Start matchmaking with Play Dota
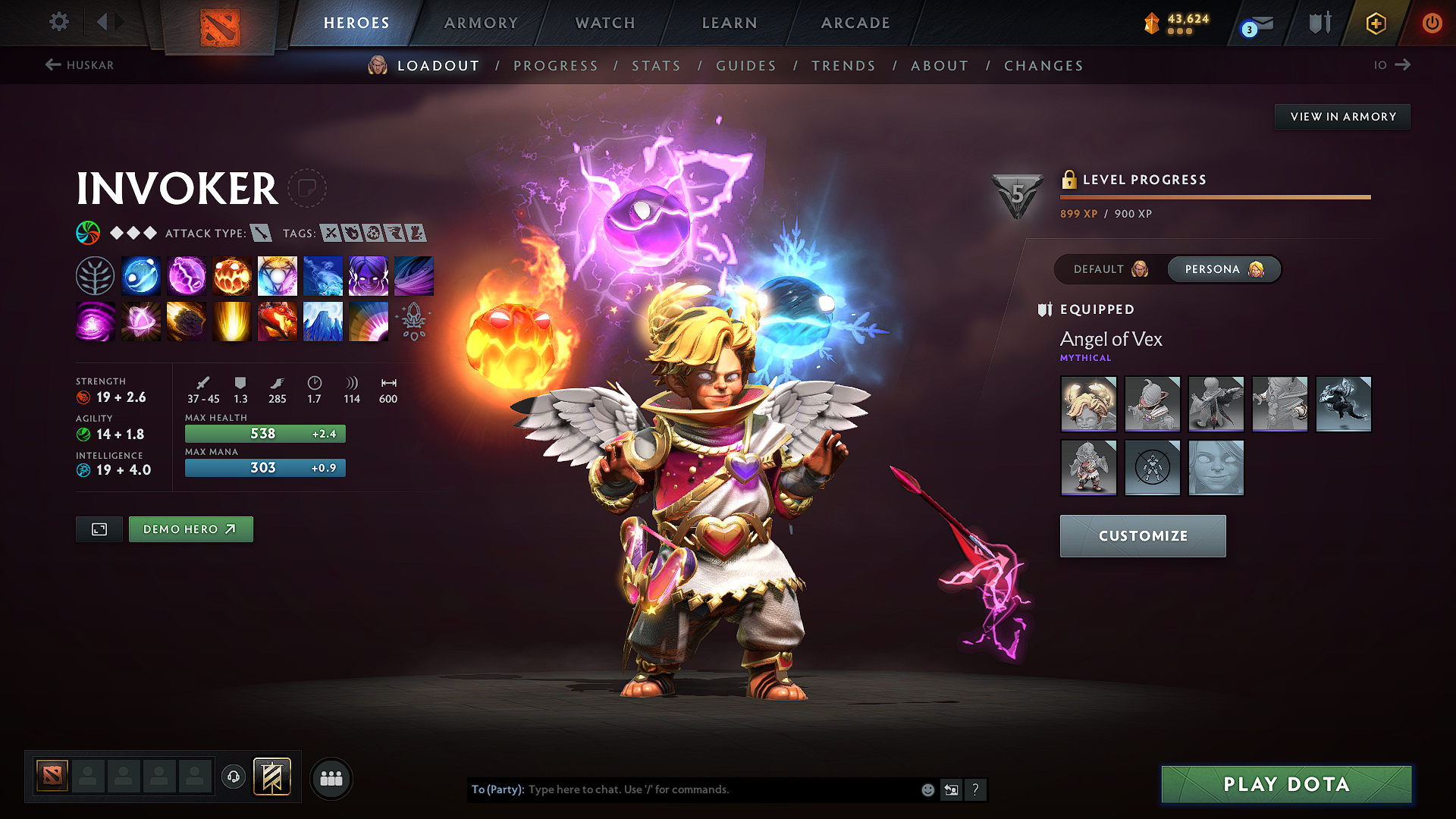The height and width of the screenshot is (819, 1456). pyautogui.click(x=1286, y=784)
